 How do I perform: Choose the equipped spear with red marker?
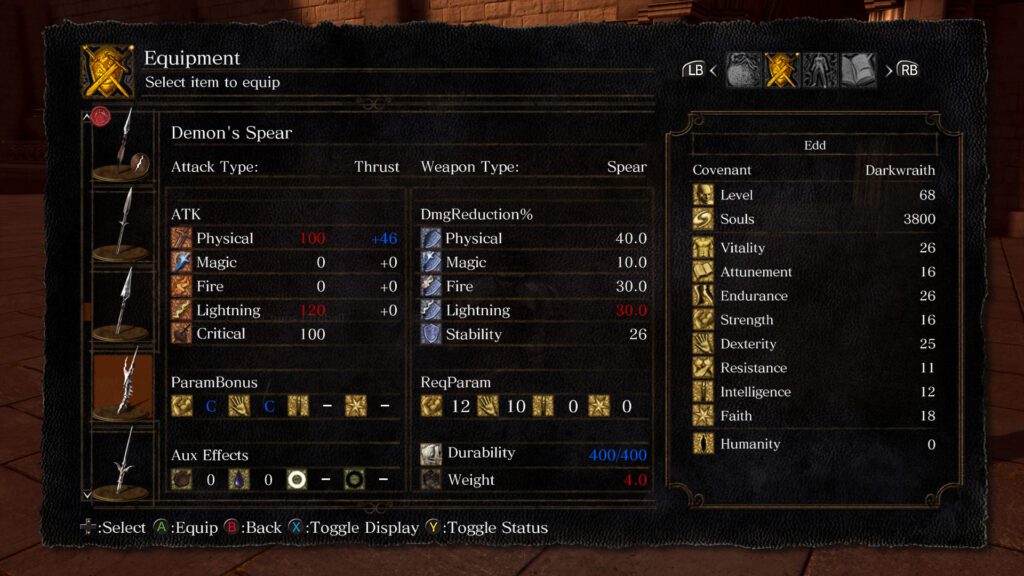(x=122, y=146)
